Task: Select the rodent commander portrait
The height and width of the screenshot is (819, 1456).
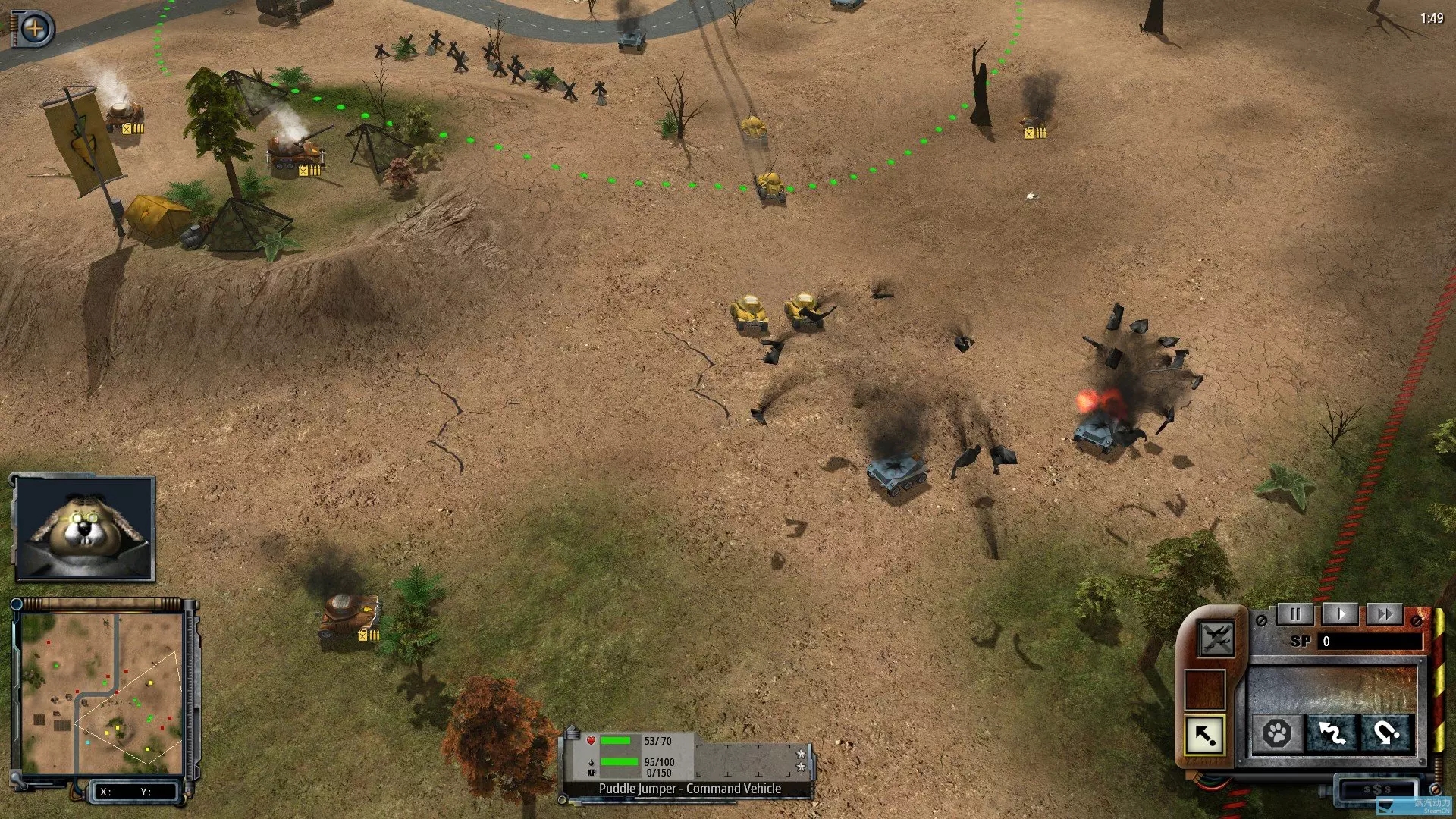Action: tap(84, 529)
